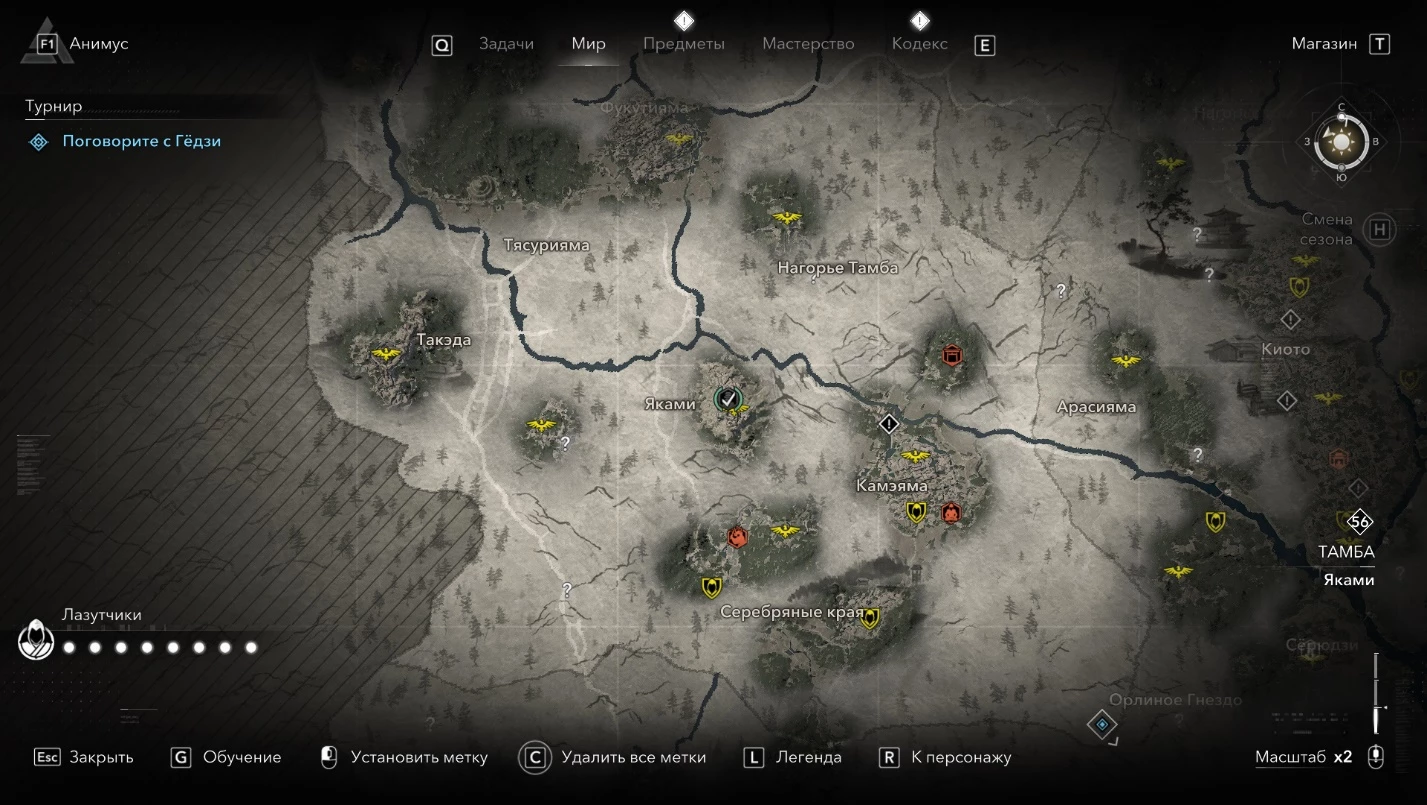Open the Кодекс tab
Image resolution: width=1427 pixels, height=805 pixels.
(x=919, y=44)
